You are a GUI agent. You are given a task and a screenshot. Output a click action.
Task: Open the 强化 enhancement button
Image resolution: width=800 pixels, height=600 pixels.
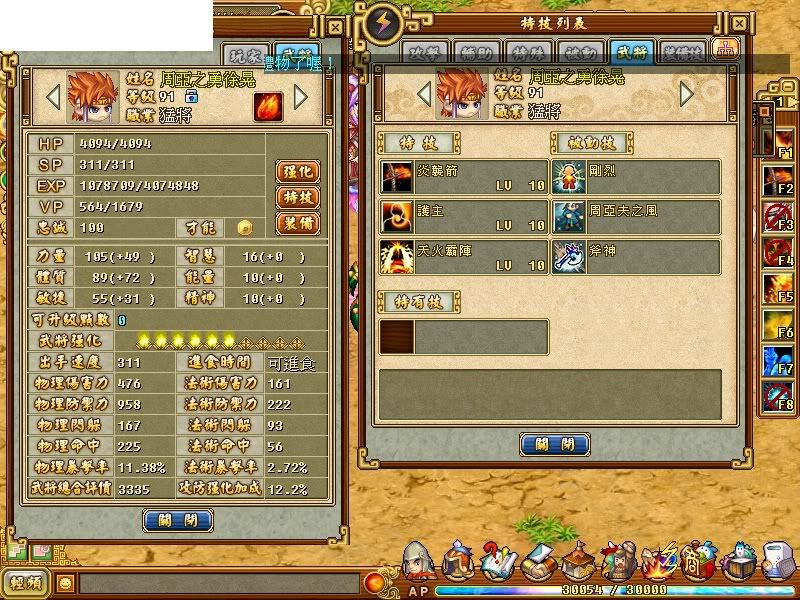pos(295,171)
